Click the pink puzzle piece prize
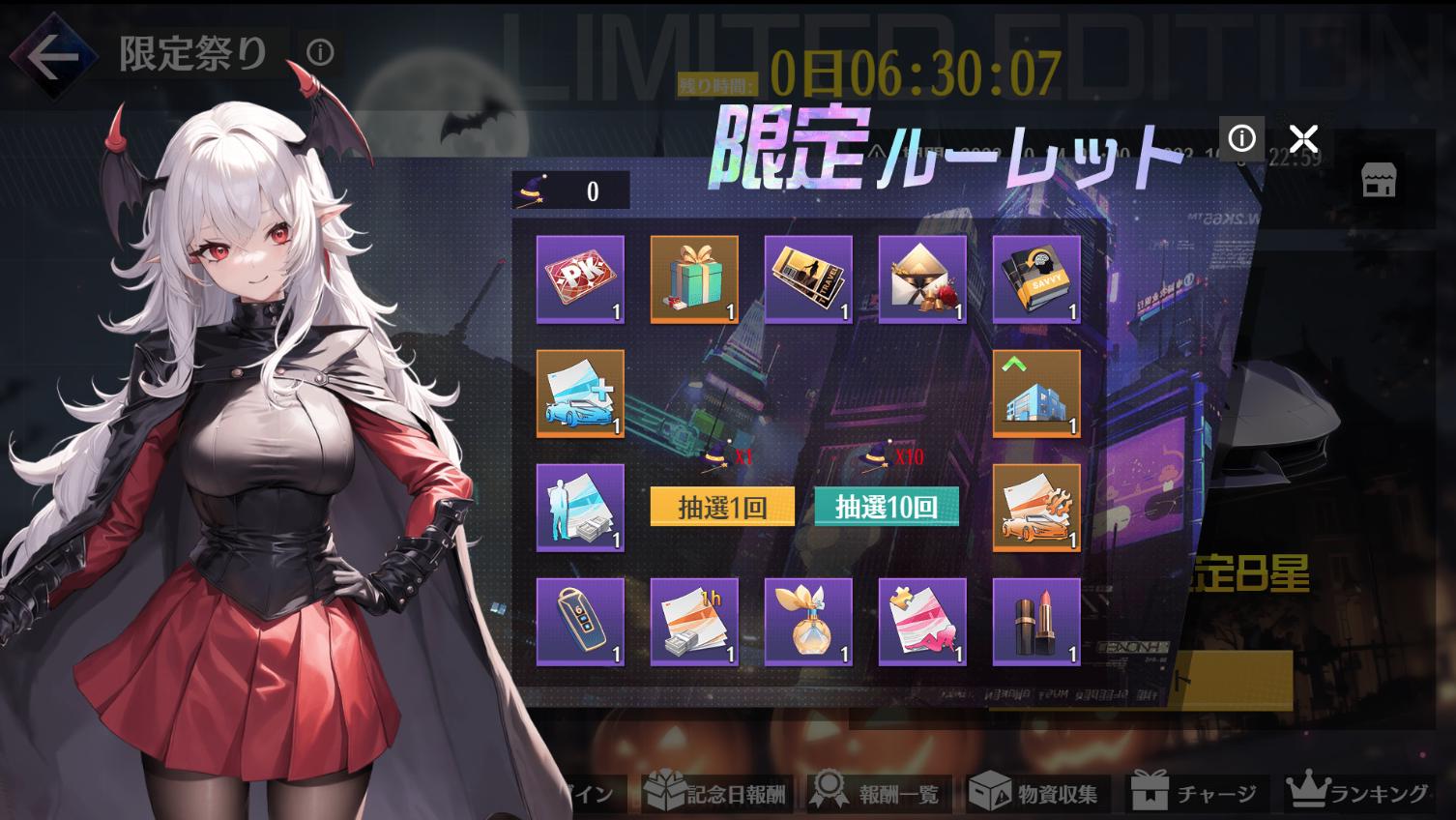This screenshot has width=1456, height=820. tap(921, 622)
